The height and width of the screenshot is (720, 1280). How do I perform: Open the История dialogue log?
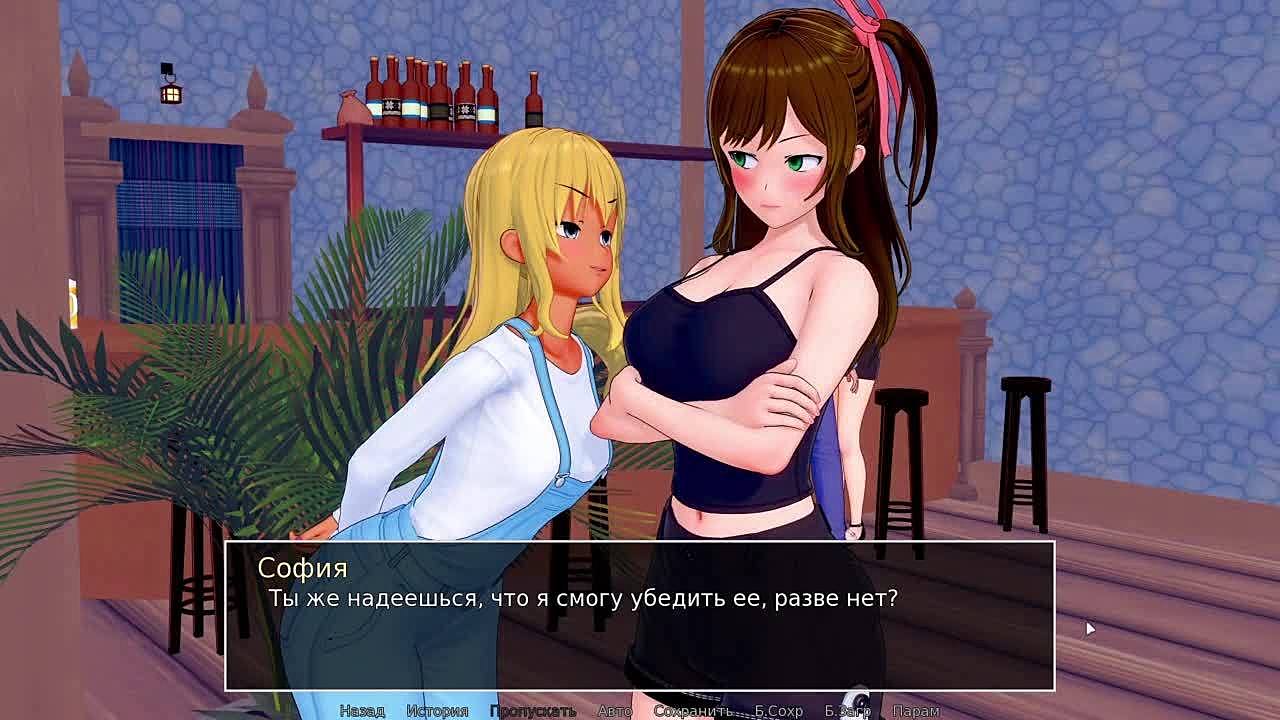pos(437,711)
